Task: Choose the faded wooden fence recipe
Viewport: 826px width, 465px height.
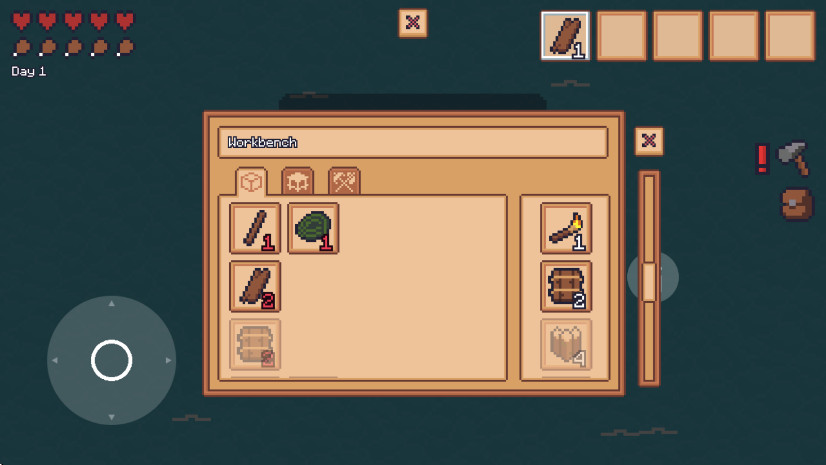Action: (566, 344)
